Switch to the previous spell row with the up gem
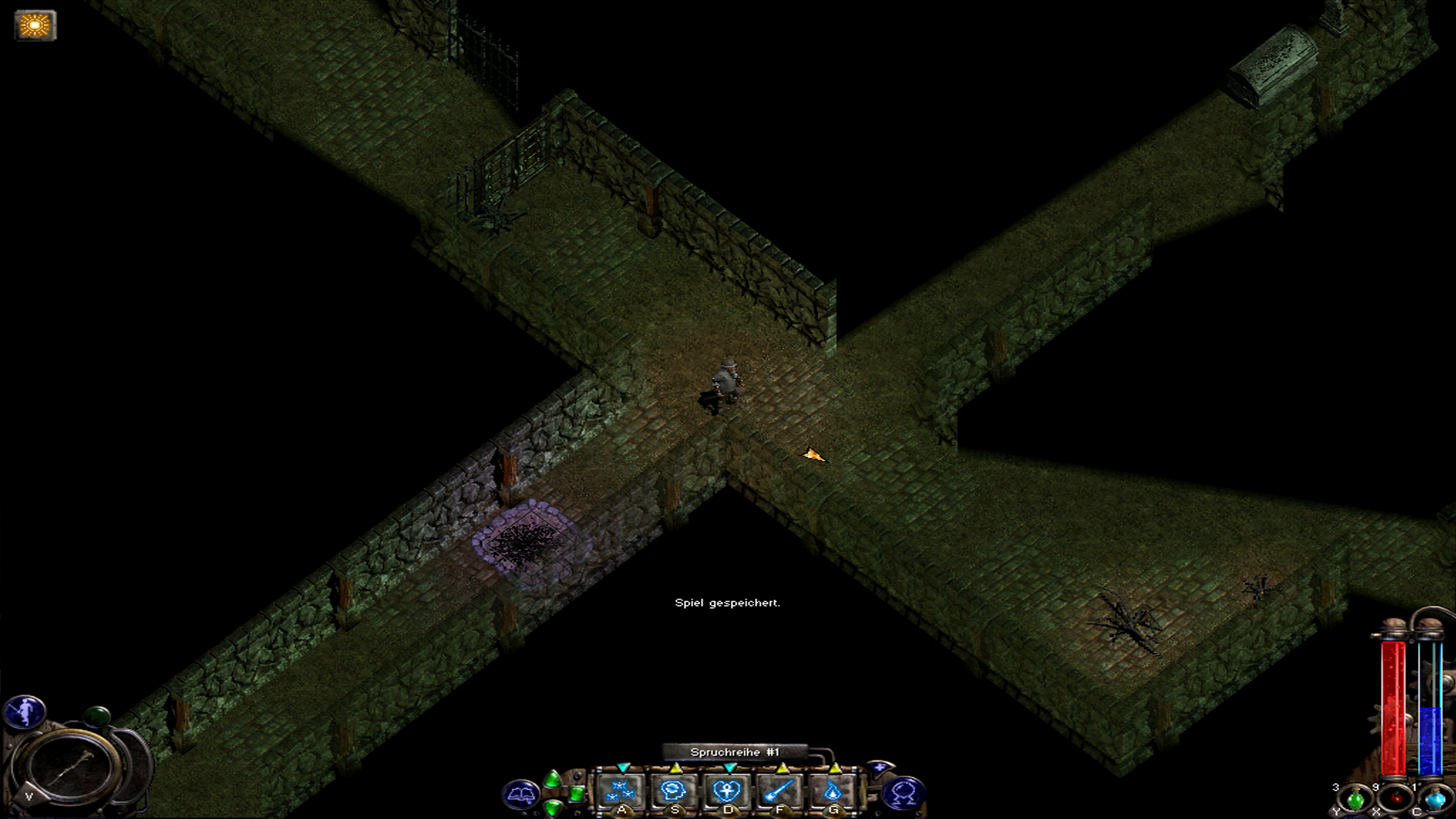Viewport: 1456px width, 819px height. (x=553, y=779)
